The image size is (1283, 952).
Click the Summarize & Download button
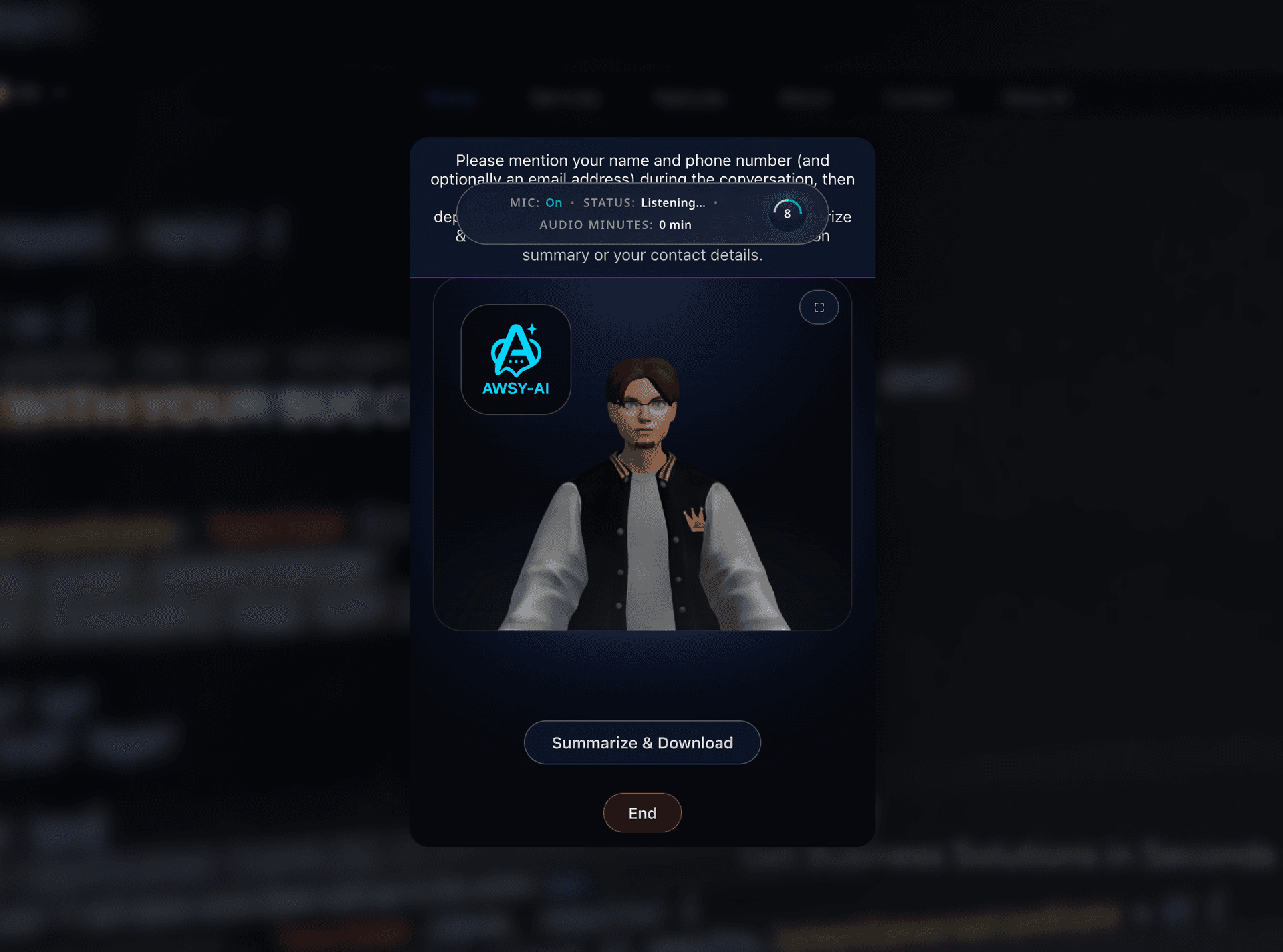pyautogui.click(x=641, y=742)
